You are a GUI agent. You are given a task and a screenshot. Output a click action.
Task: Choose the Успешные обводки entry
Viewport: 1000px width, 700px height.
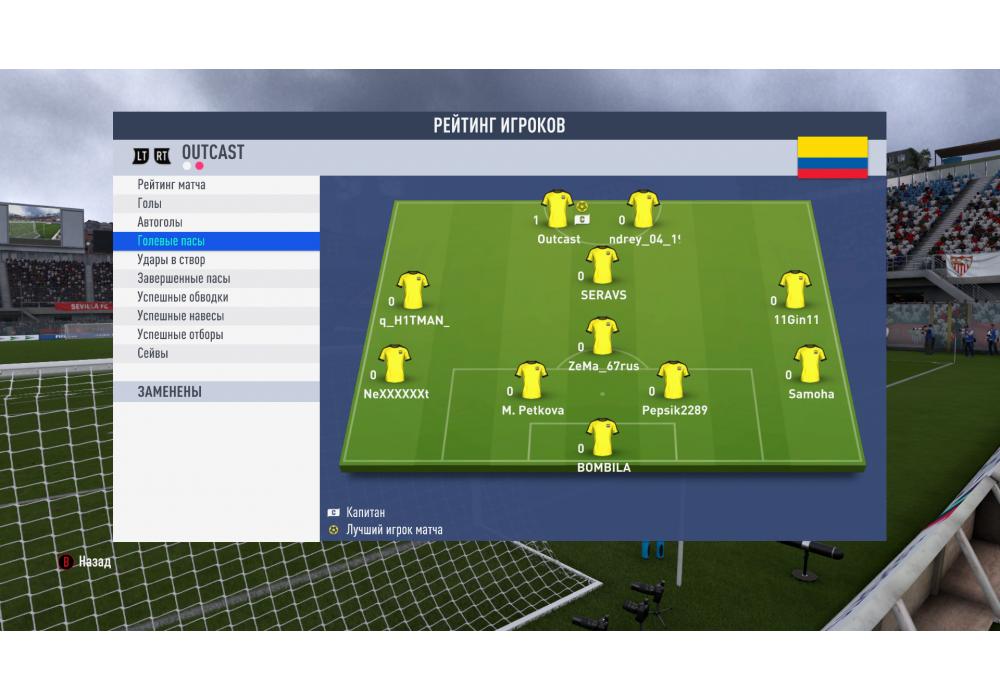click(x=216, y=297)
